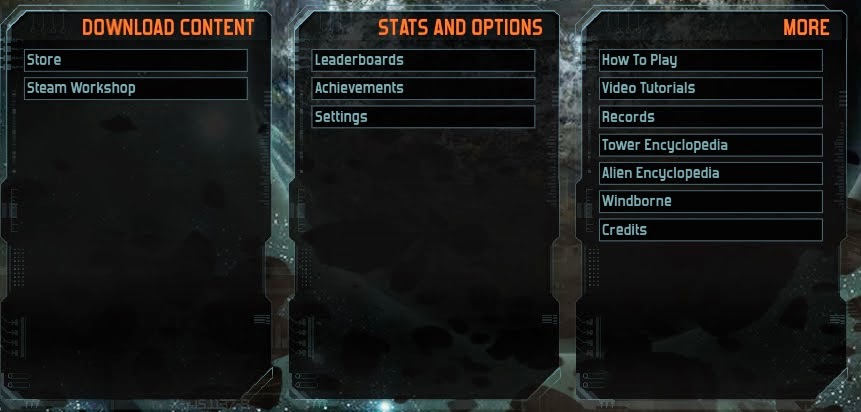Open the Store menu entry
Screen dimensions: 861x412
(x=135, y=60)
